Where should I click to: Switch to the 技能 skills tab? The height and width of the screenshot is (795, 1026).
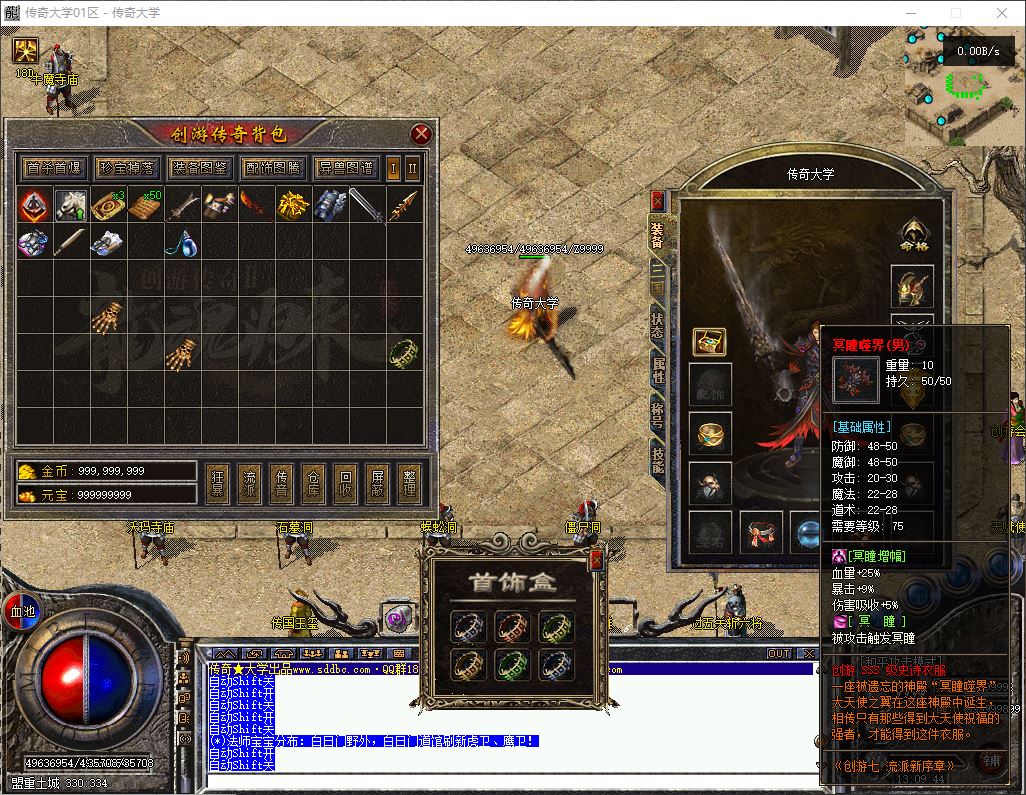(x=658, y=459)
